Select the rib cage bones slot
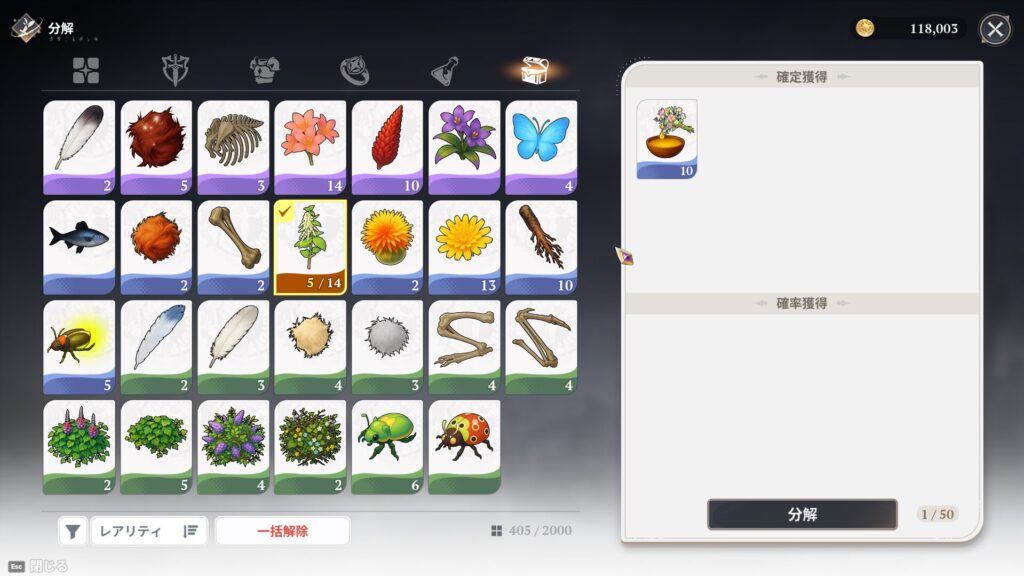Image resolution: width=1024 pixels, height=576 pixels. click(233, 147)
